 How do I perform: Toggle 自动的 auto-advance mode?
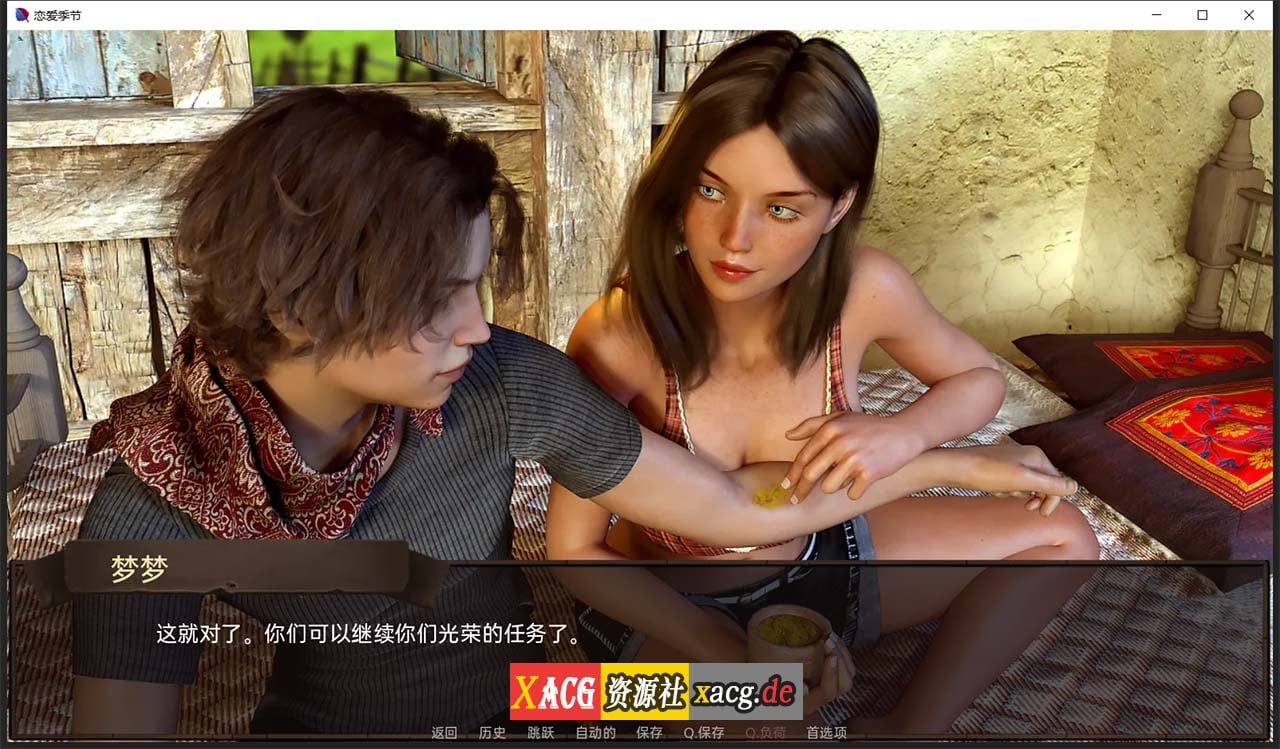point(593,732)
